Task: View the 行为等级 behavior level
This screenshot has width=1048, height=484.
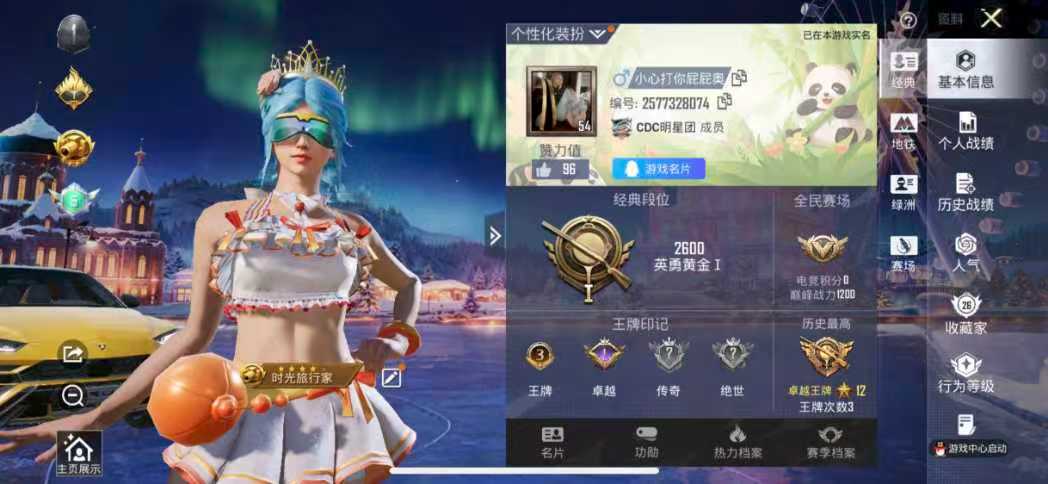Action: click(965, 374)
